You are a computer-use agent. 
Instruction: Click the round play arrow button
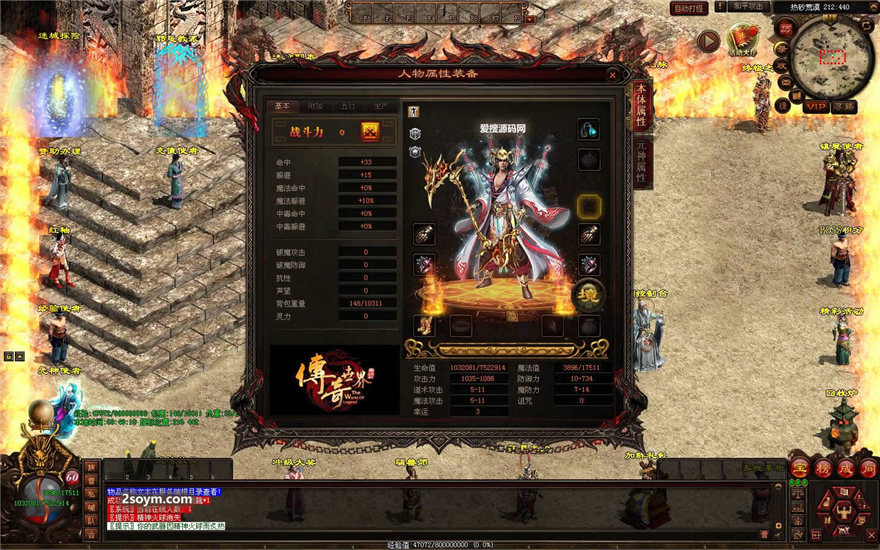(x=708, y=41)
